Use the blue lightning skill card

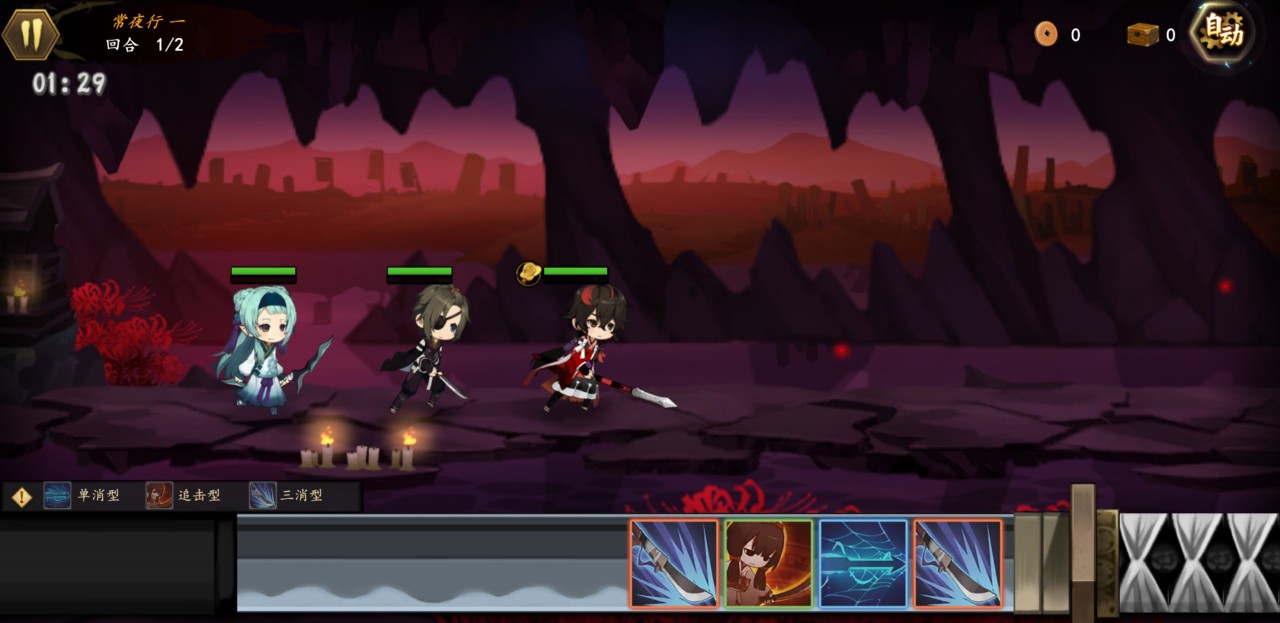tap(863, 563)
